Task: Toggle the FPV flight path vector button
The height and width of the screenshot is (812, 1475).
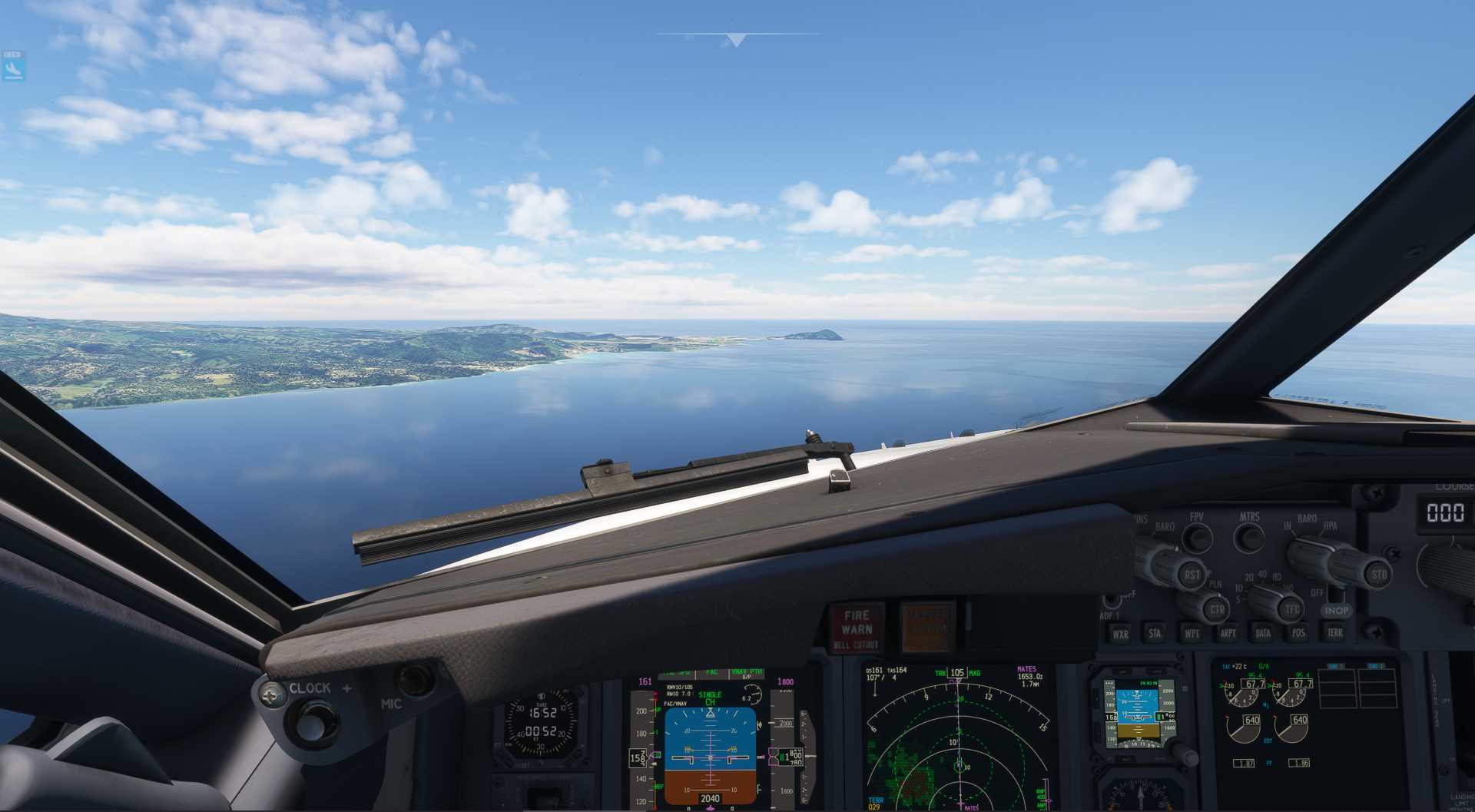Action: point(1197,538)
